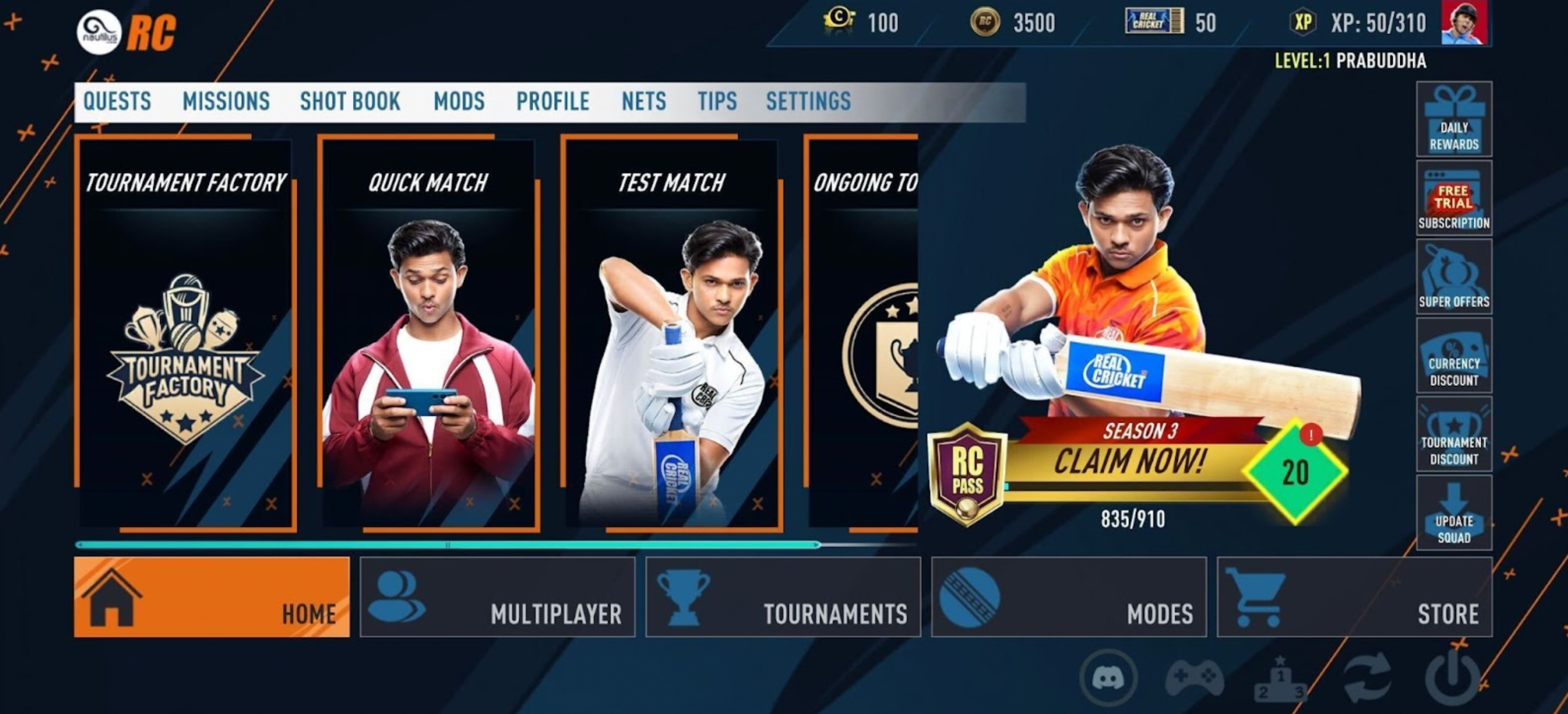Select the Nets practice option

click(643, 102)
